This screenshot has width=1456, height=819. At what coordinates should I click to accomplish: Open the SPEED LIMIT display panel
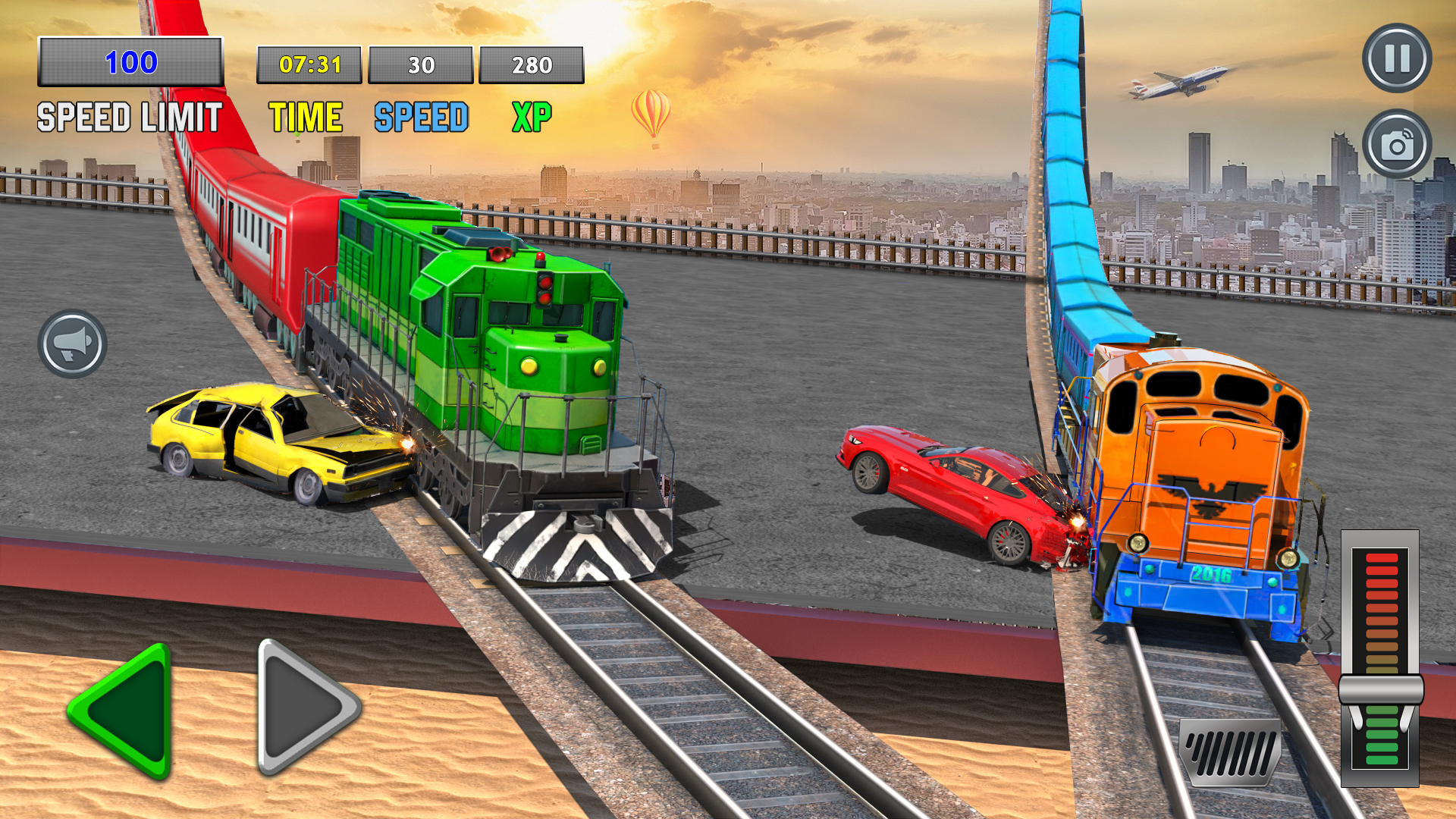(130, 64)
